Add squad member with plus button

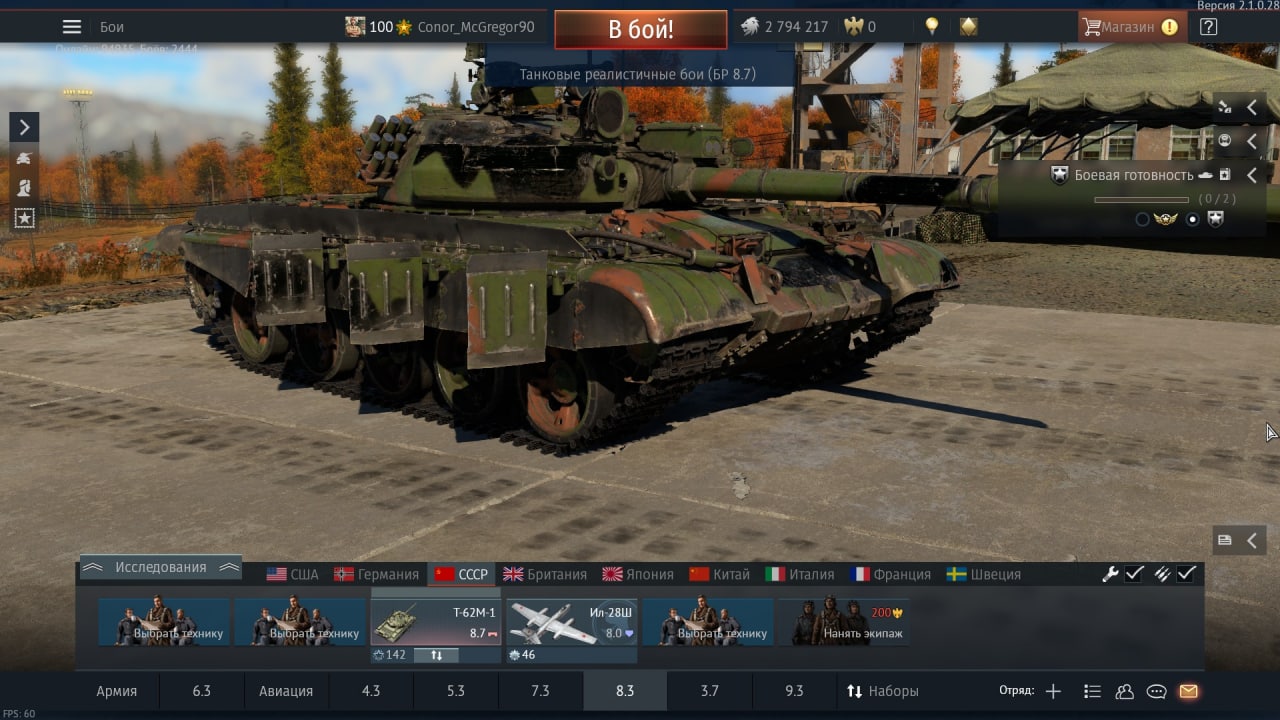[x=1053, y=691]
